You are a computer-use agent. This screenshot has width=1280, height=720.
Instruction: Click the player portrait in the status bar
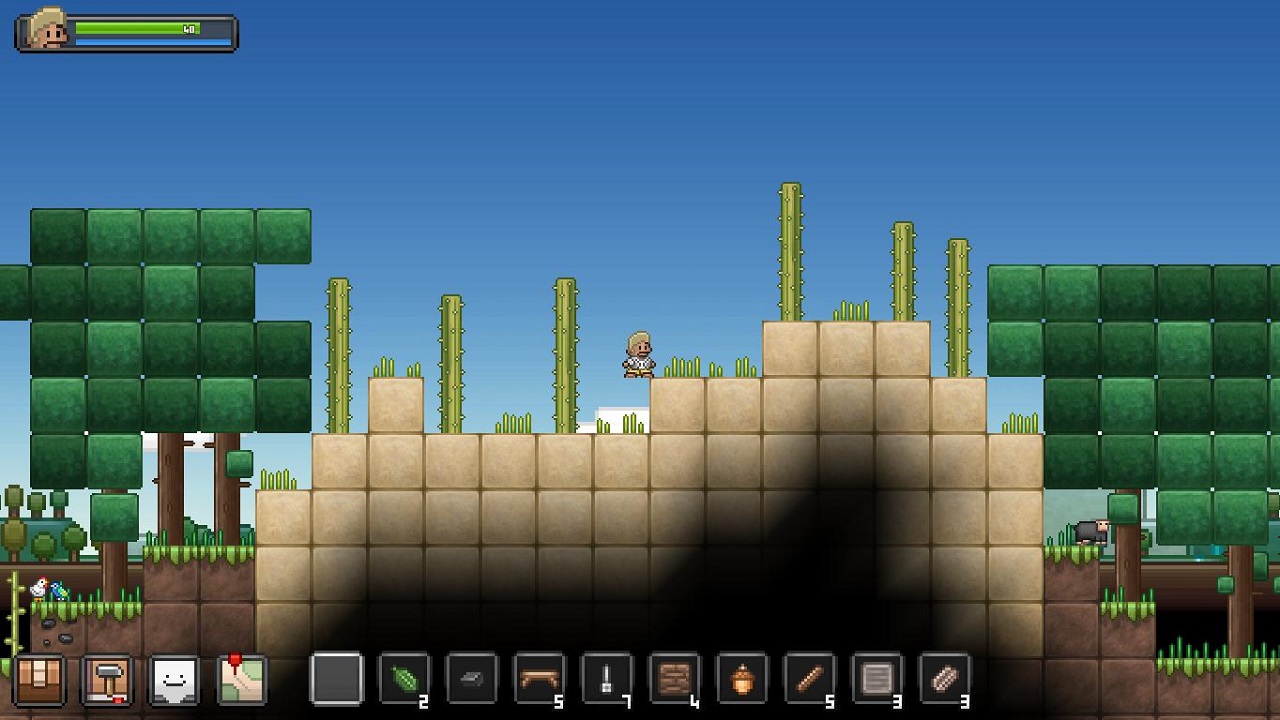[x=47, y=31]
